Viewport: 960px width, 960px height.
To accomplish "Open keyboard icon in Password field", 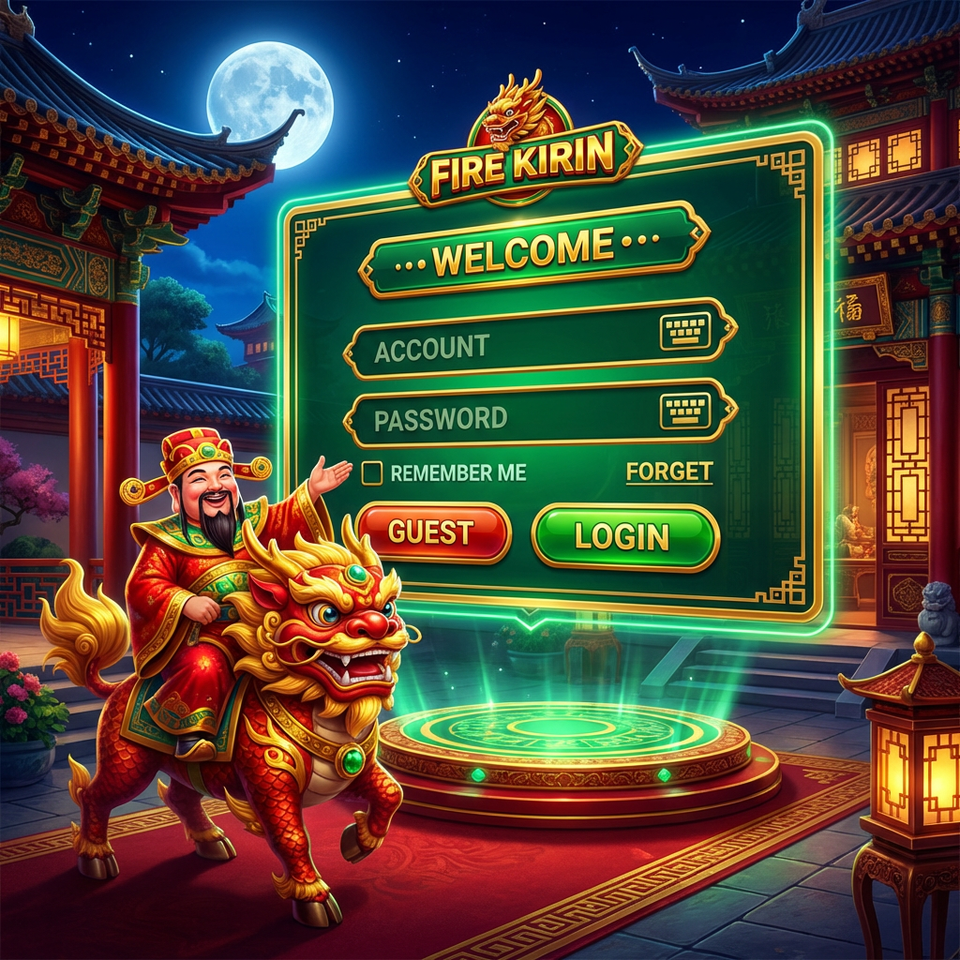I will click(685, 411).
